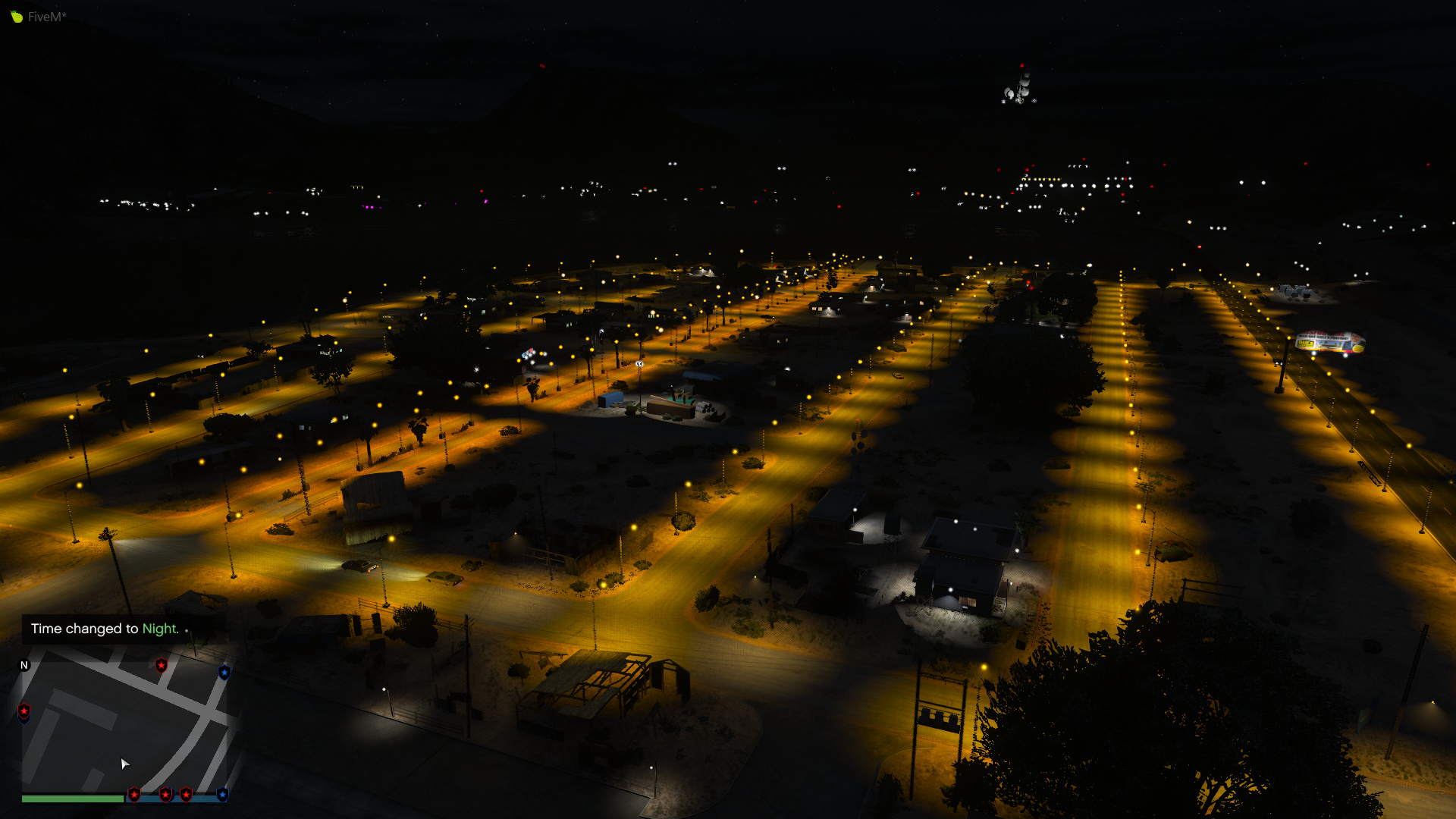Click the middle red star blip in the bottom blip row
Viewport: 1456px width, 819px height.
click(x=187, y=793)
